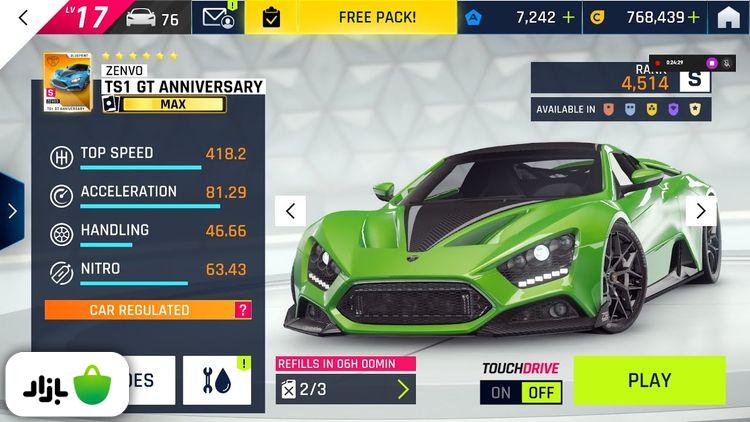
Task: Stop the screen recording overlay
Action: [x=712, y=62]
